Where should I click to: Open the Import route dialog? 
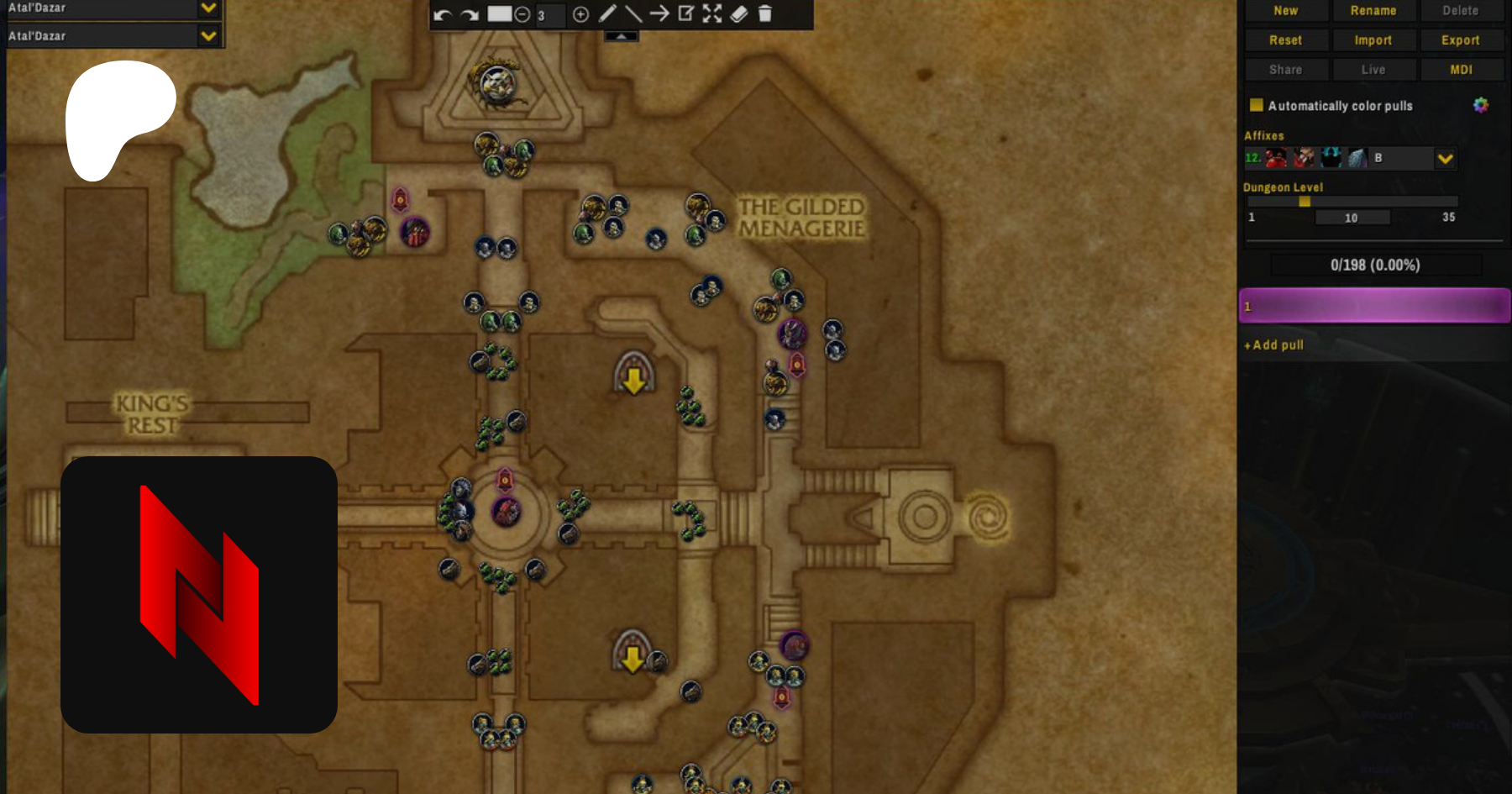tap(1373, 40)
